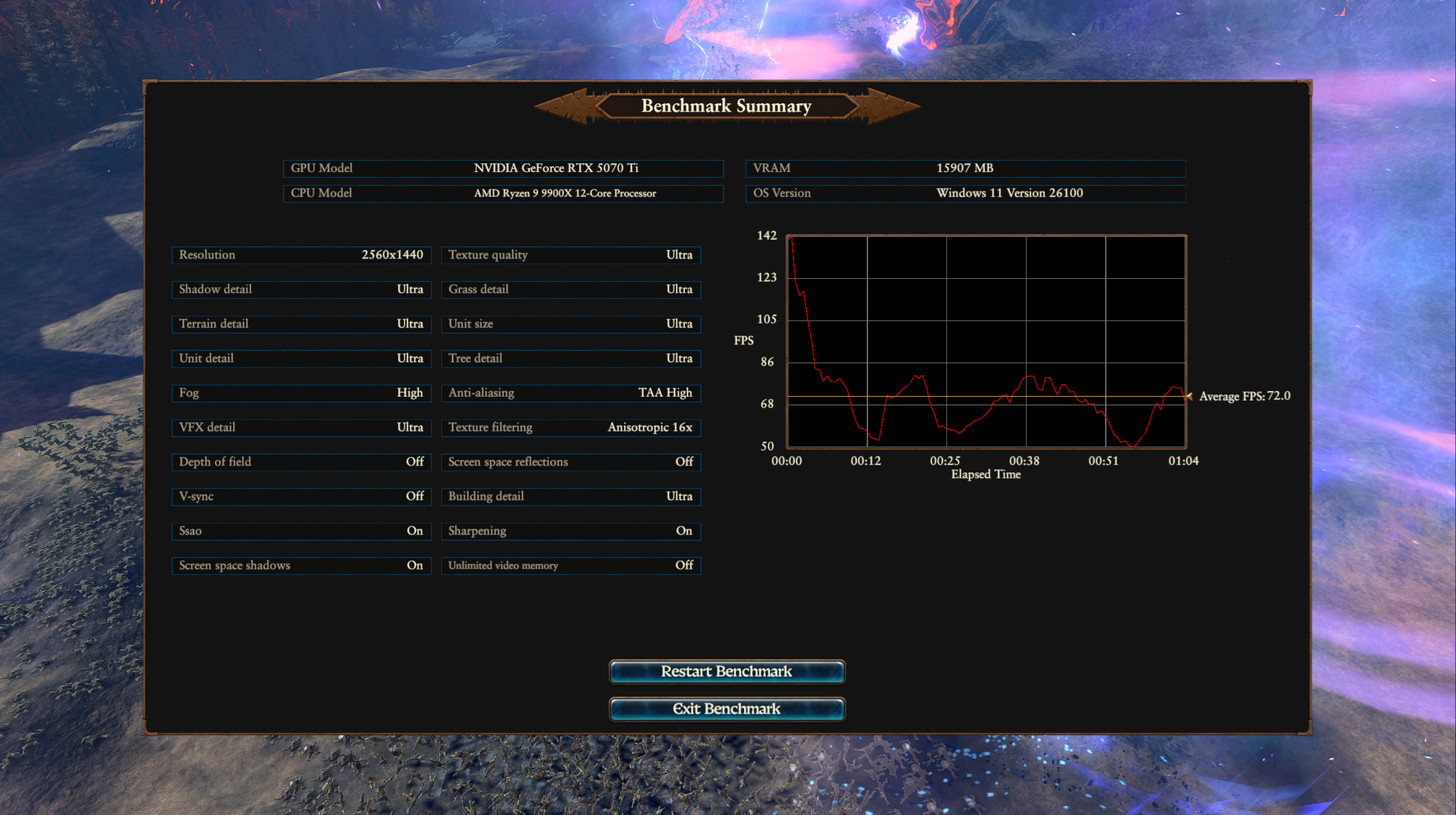This screenshot has width=1456, height=815.
Task: Click the CPU Model field
Action: click(502, 193)
